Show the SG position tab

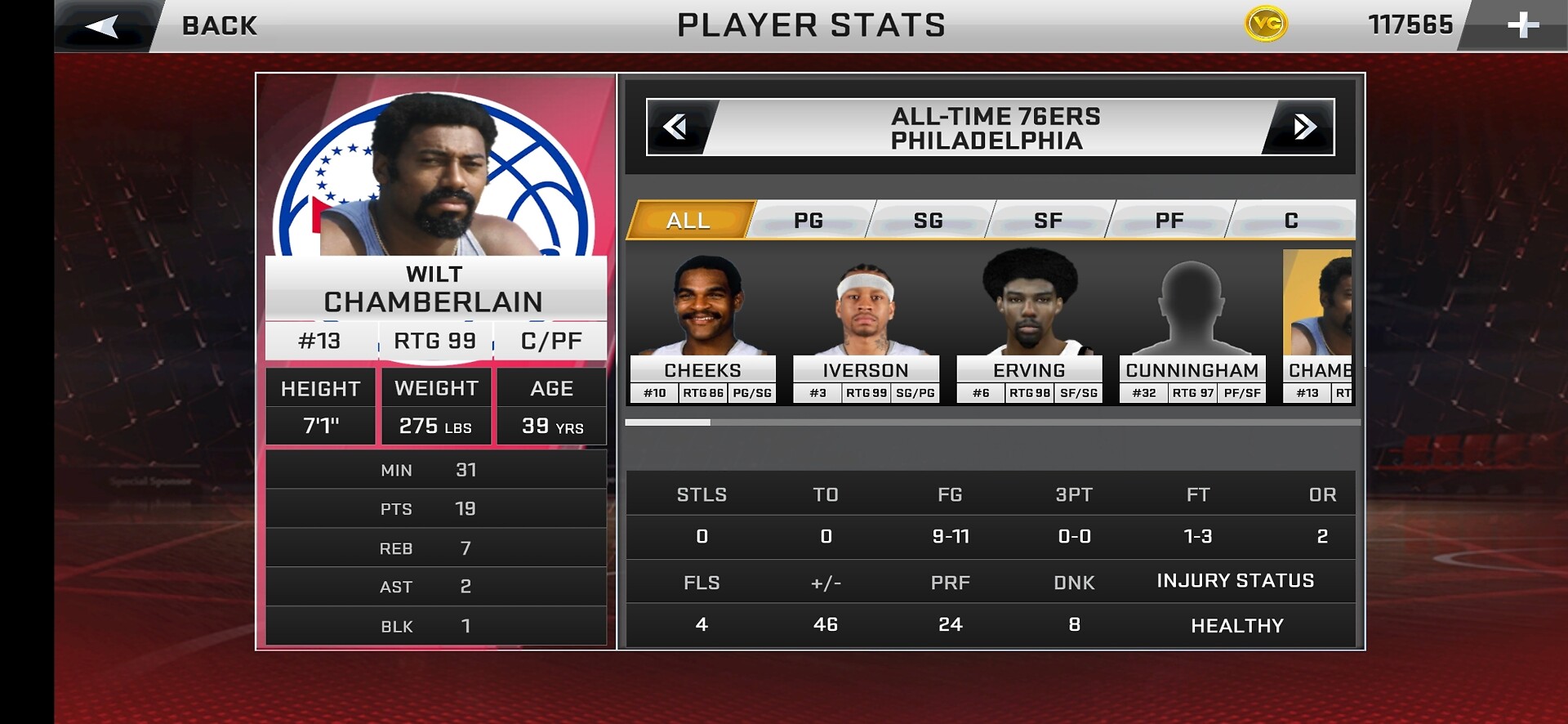click(929, 221)
